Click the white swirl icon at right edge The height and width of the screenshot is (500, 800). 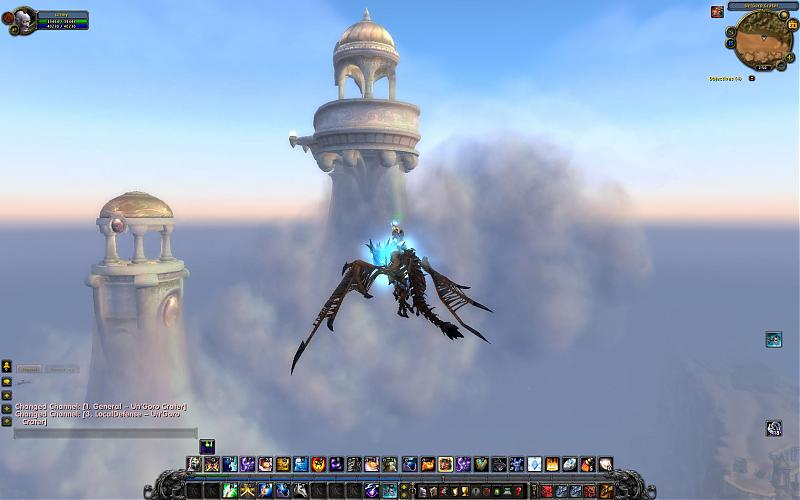click(x=773, y=428)
